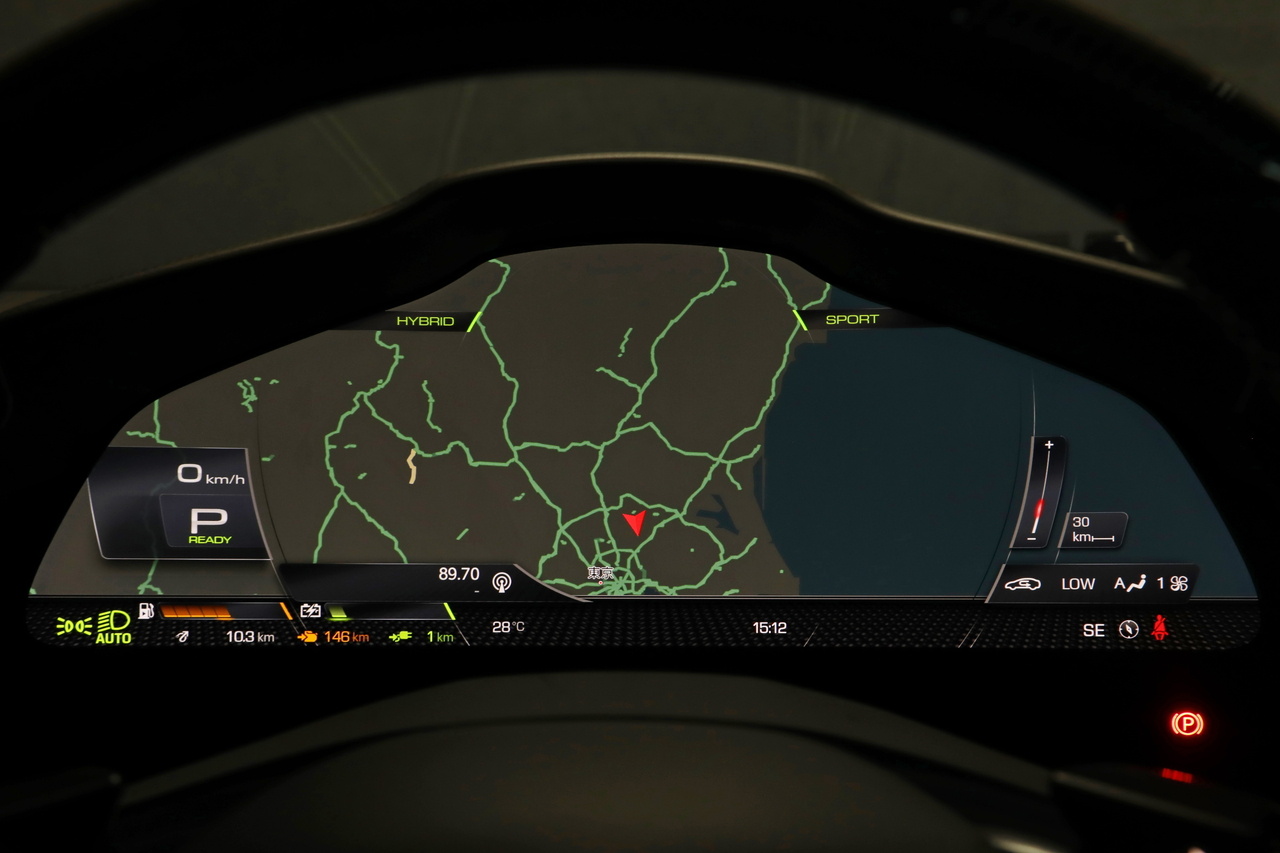
Task: Toggle the AUTO headlight icon
Action: coord(114,626)
